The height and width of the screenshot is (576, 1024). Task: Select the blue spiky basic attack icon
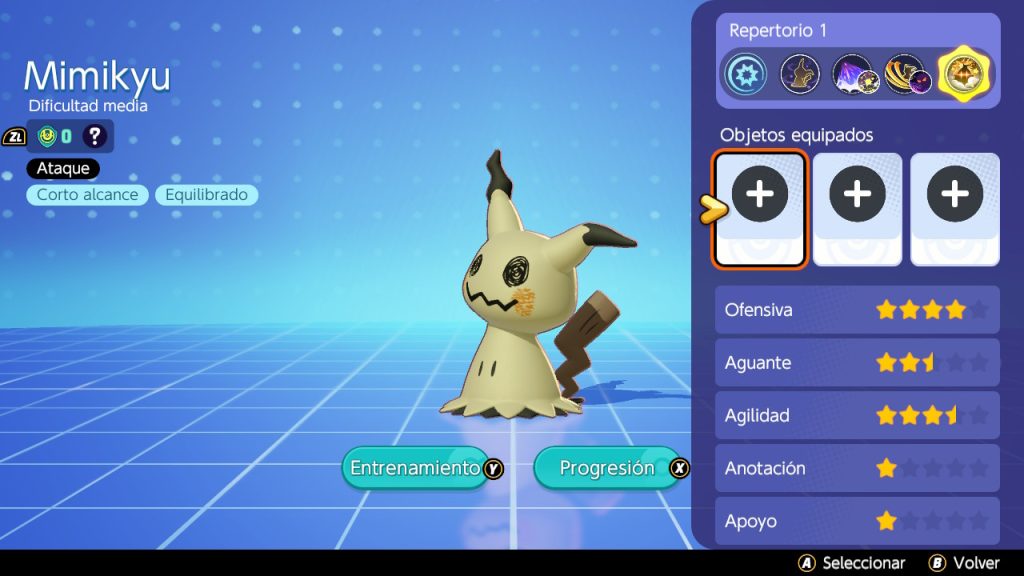point(746,75)
